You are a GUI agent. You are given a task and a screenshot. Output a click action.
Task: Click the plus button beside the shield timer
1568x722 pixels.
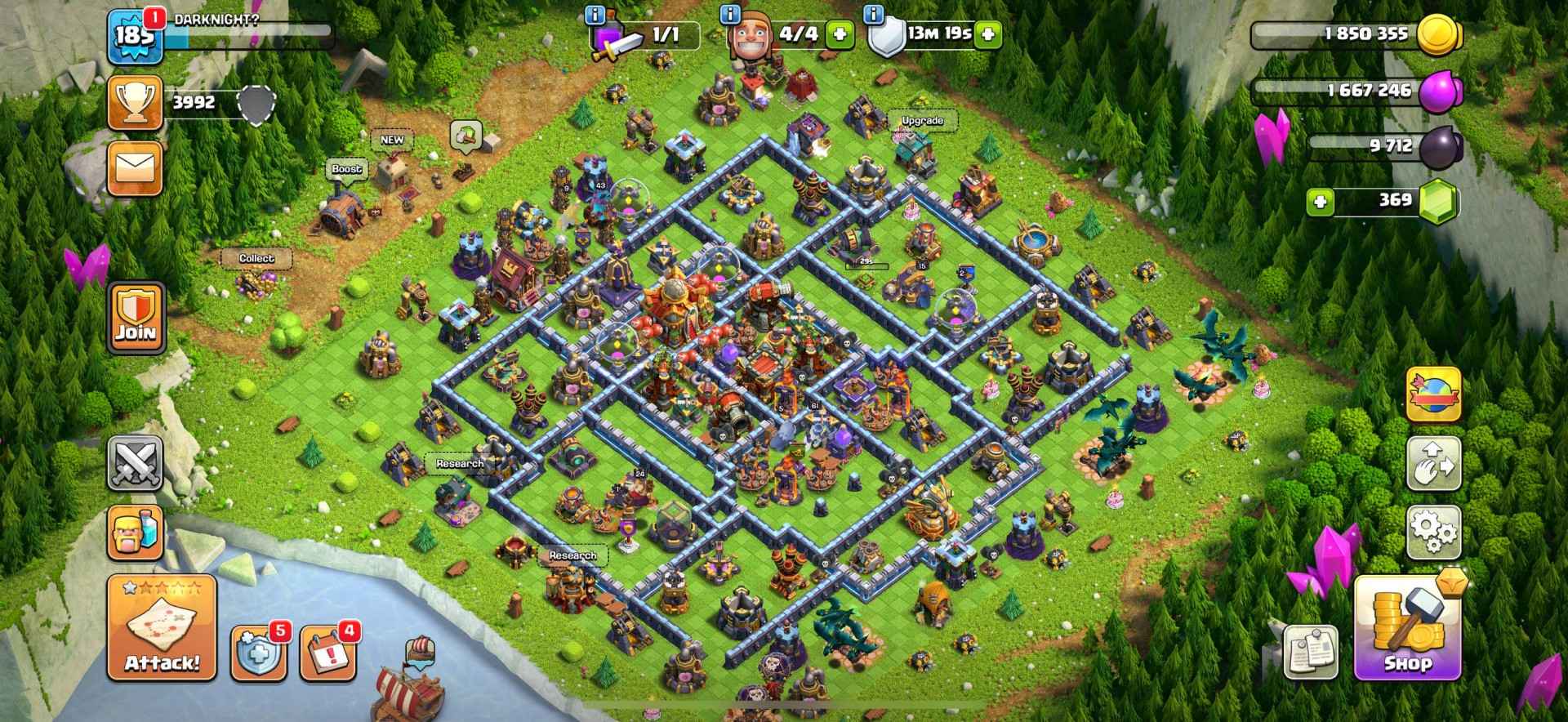tap(988, 34)
